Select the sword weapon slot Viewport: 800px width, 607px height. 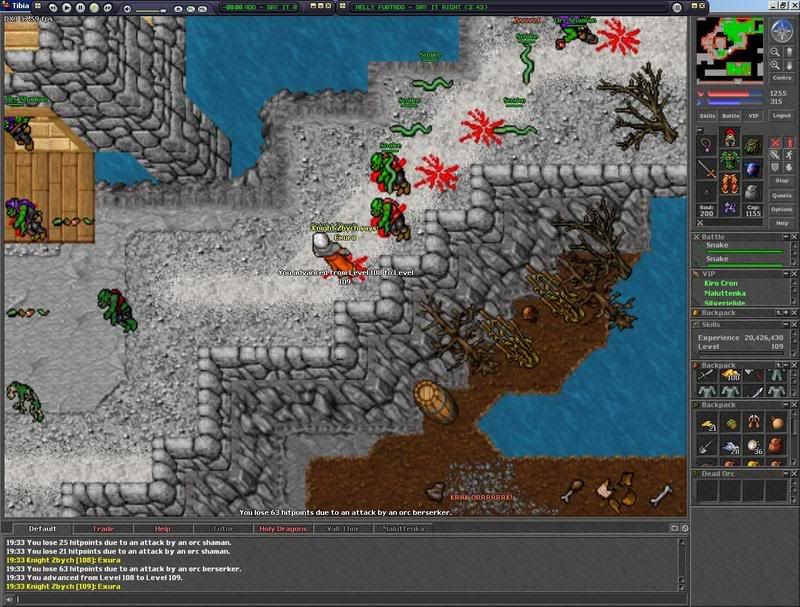coord(708,168)
